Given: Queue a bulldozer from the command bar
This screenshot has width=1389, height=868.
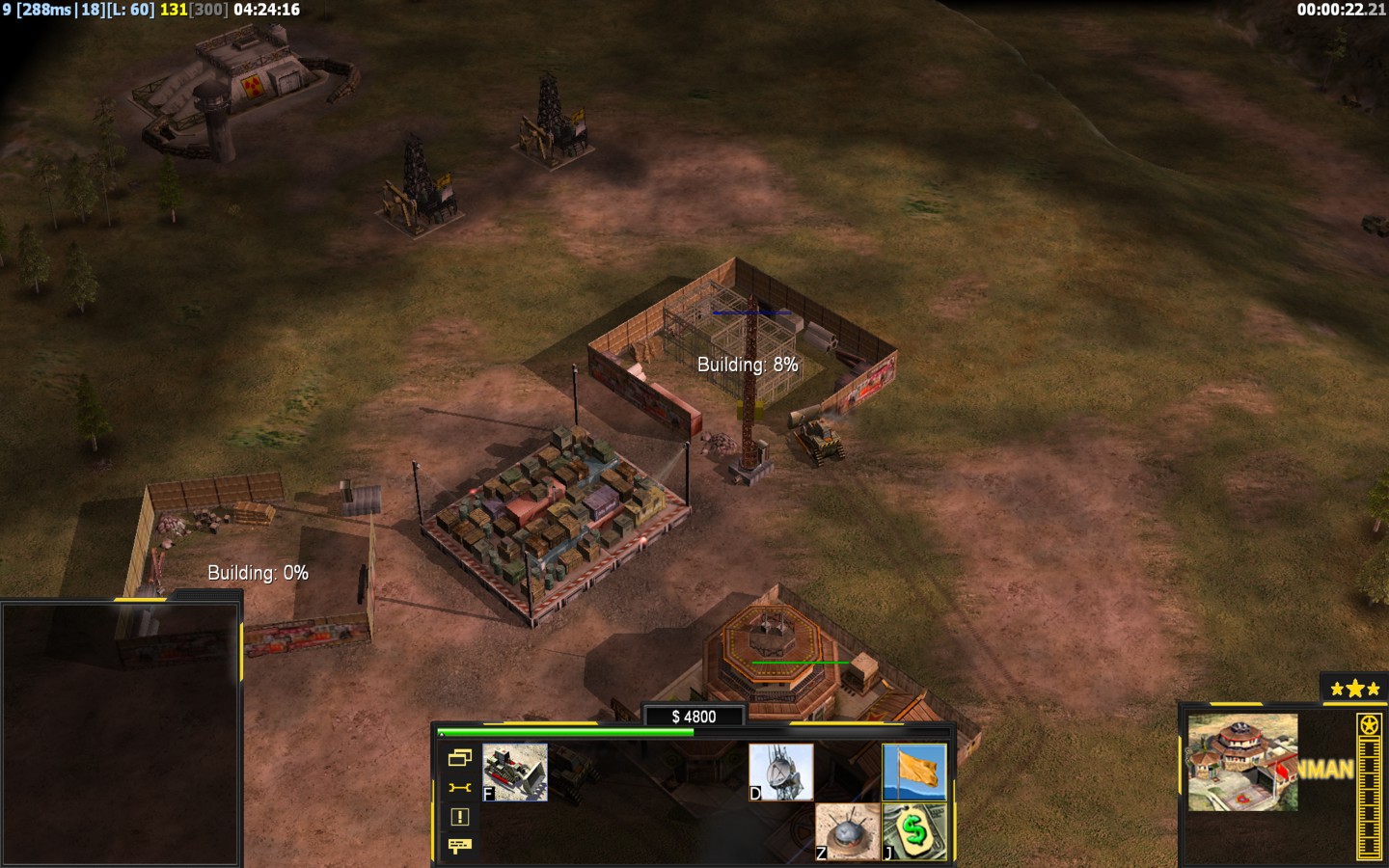Looking at the screenshot, I should point(515,772).
